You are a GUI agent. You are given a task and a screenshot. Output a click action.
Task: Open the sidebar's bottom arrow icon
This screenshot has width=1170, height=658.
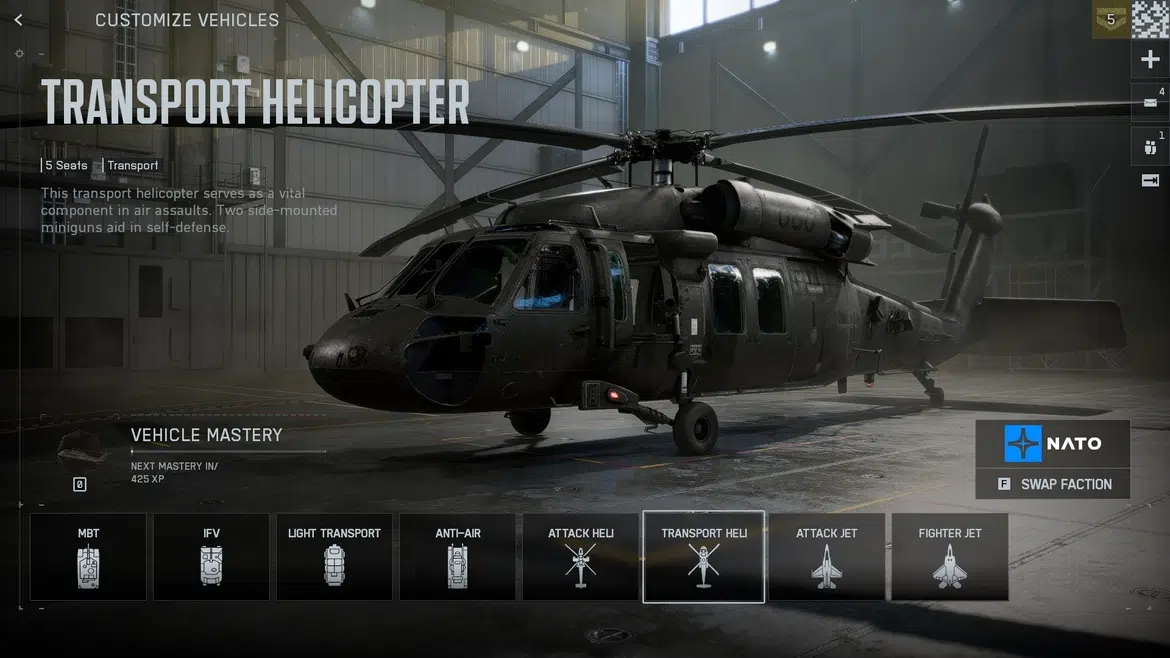[x=1150, y=181]
